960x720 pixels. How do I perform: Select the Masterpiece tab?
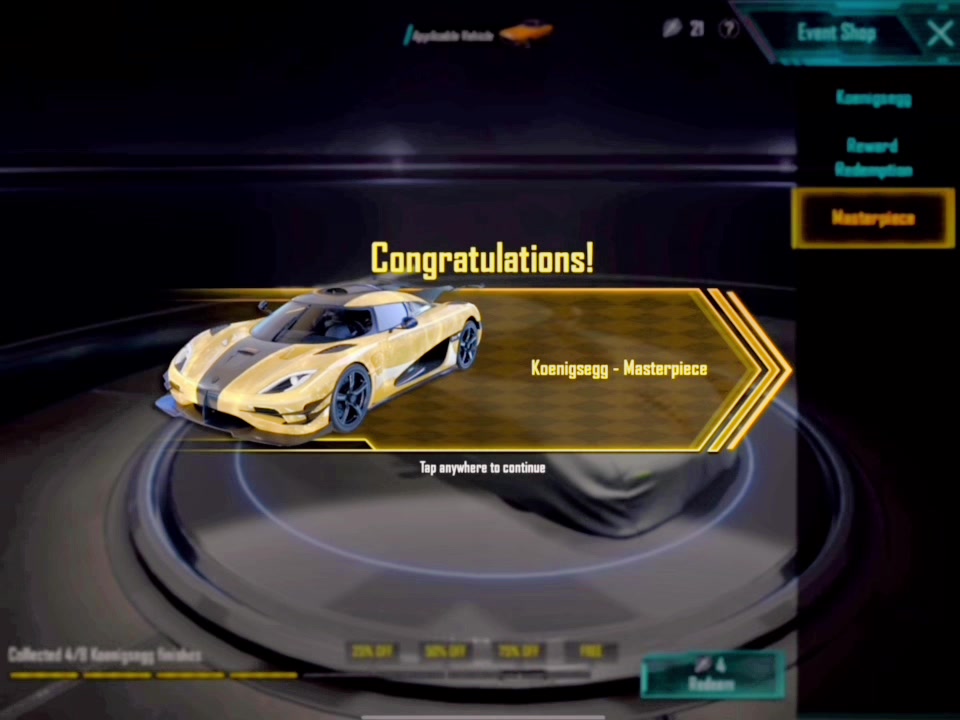point(873,218)
